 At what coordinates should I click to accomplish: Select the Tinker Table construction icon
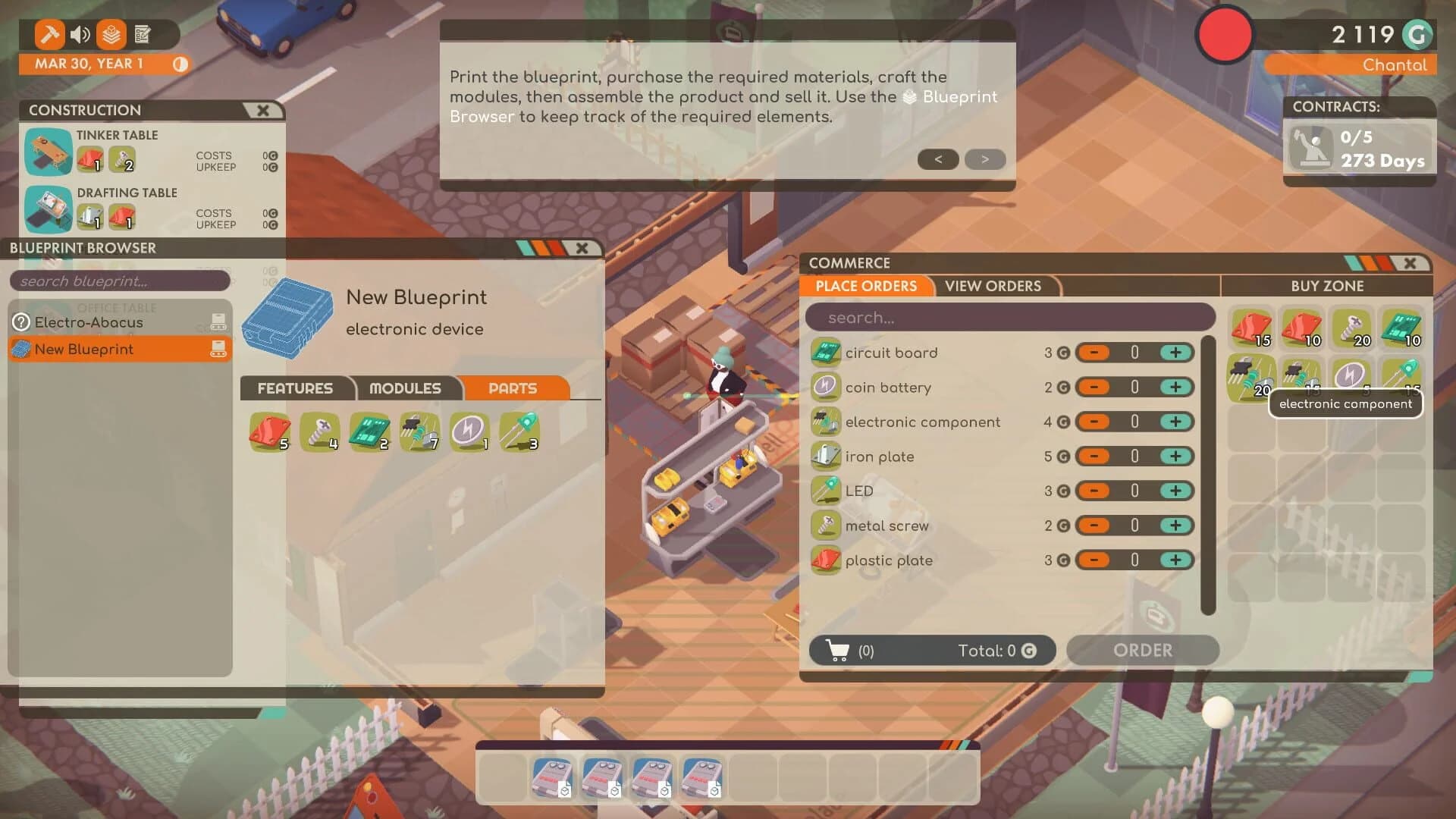click(x=47, y=152)
